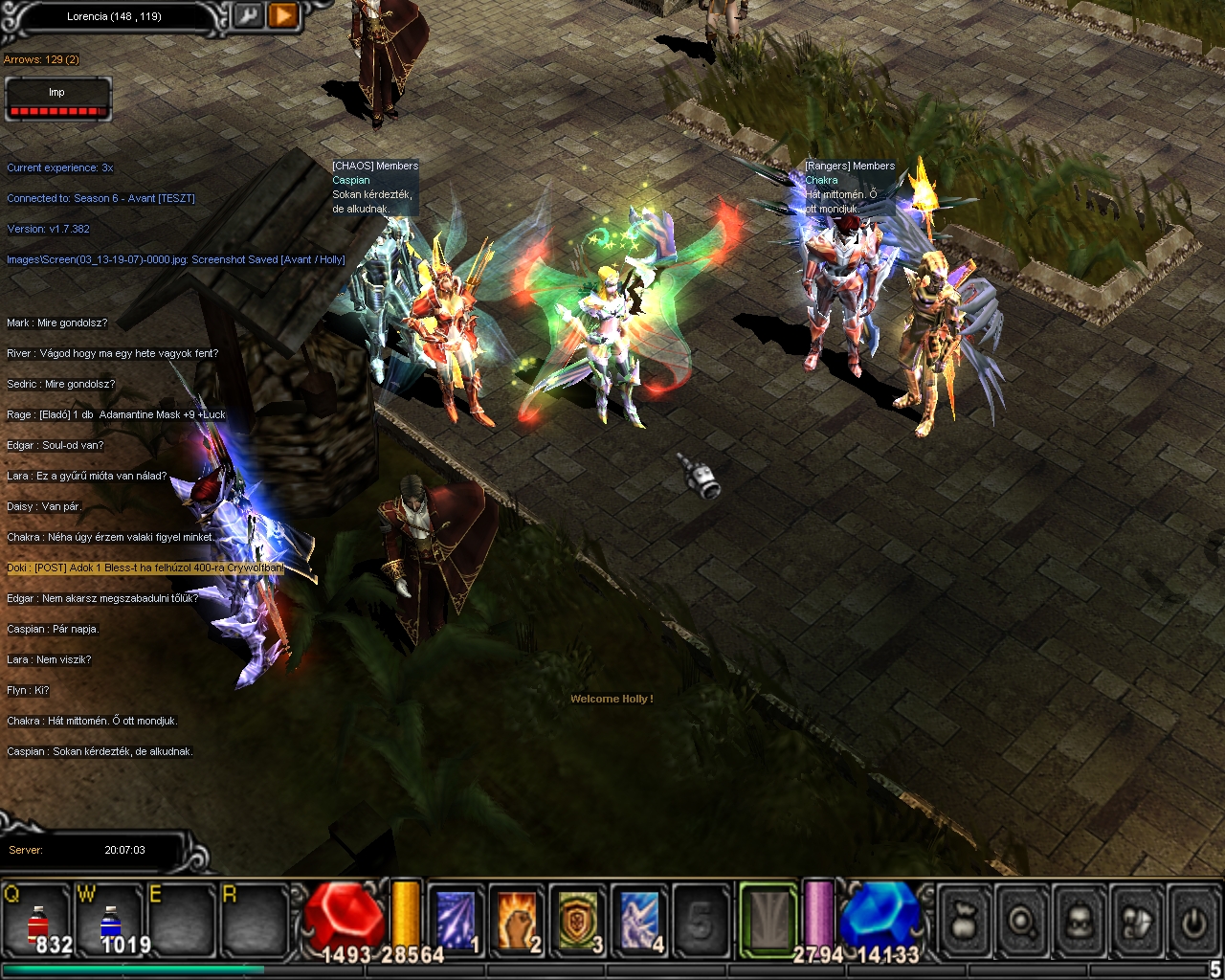Open the money bag shop icon
1225x980 pixels.
pyautogui.click(x=966, y=921)
